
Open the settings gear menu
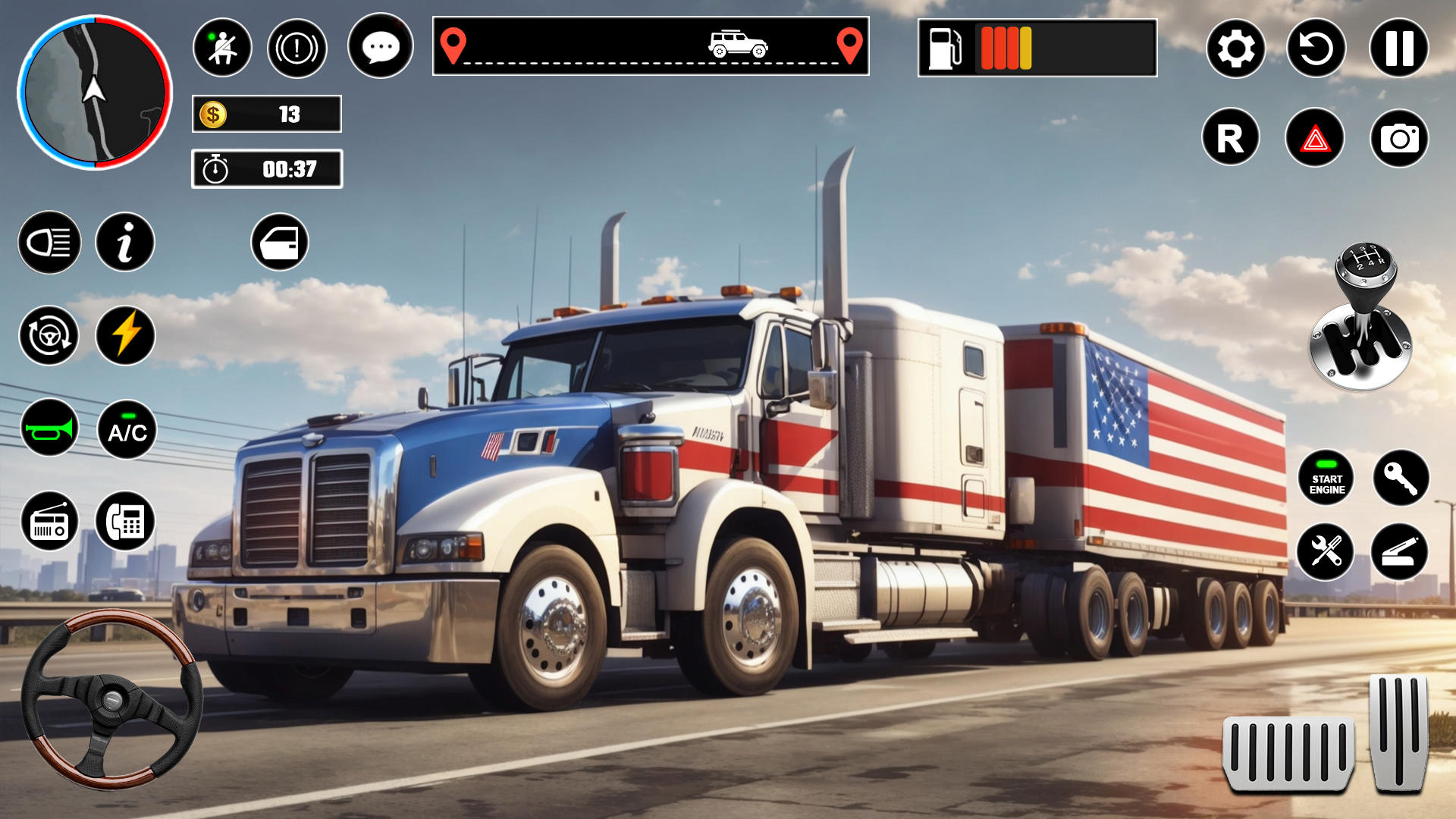pyautogui.click(x=1235, y=49)
